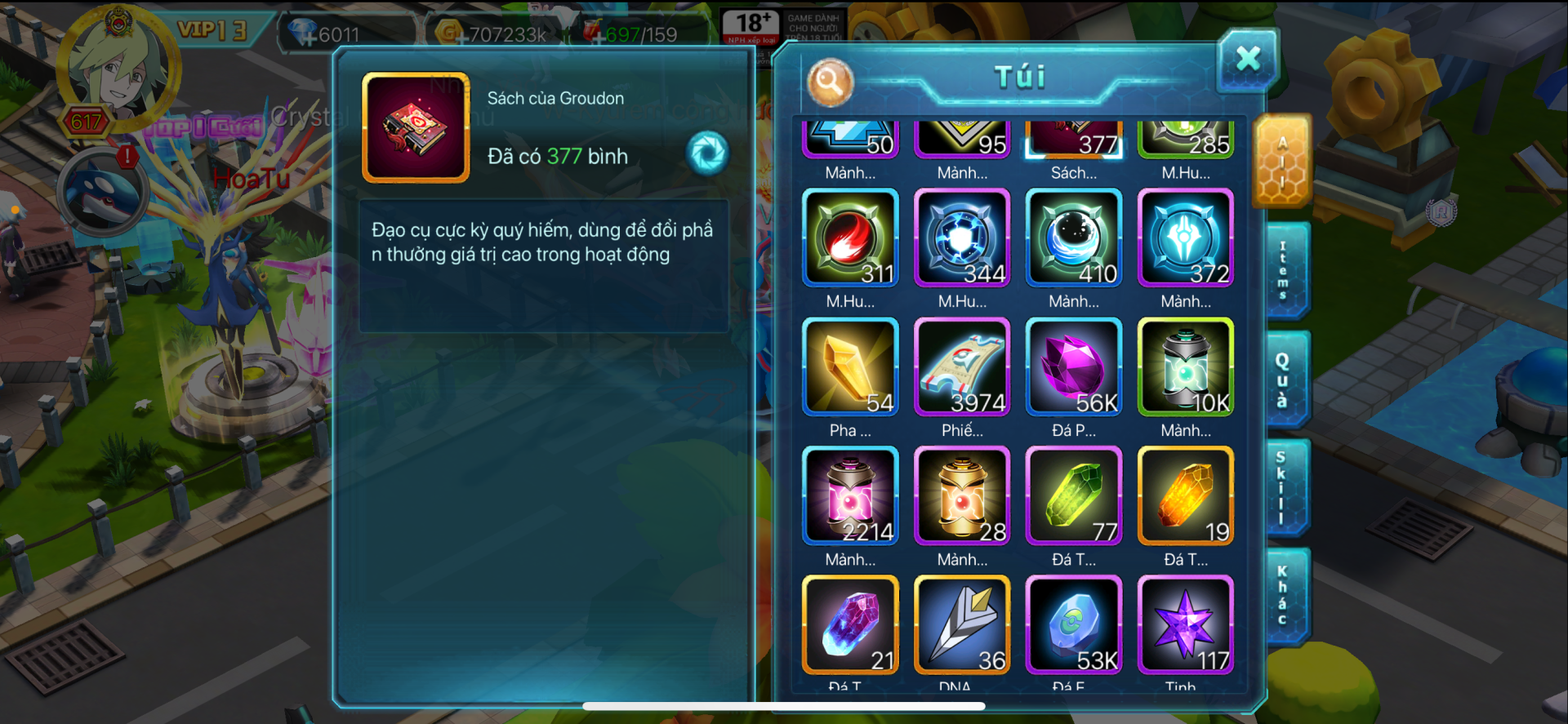Select the green canister item (10K)
The width and height of the screenshot is (1568, 724).
pos(1186,367)
